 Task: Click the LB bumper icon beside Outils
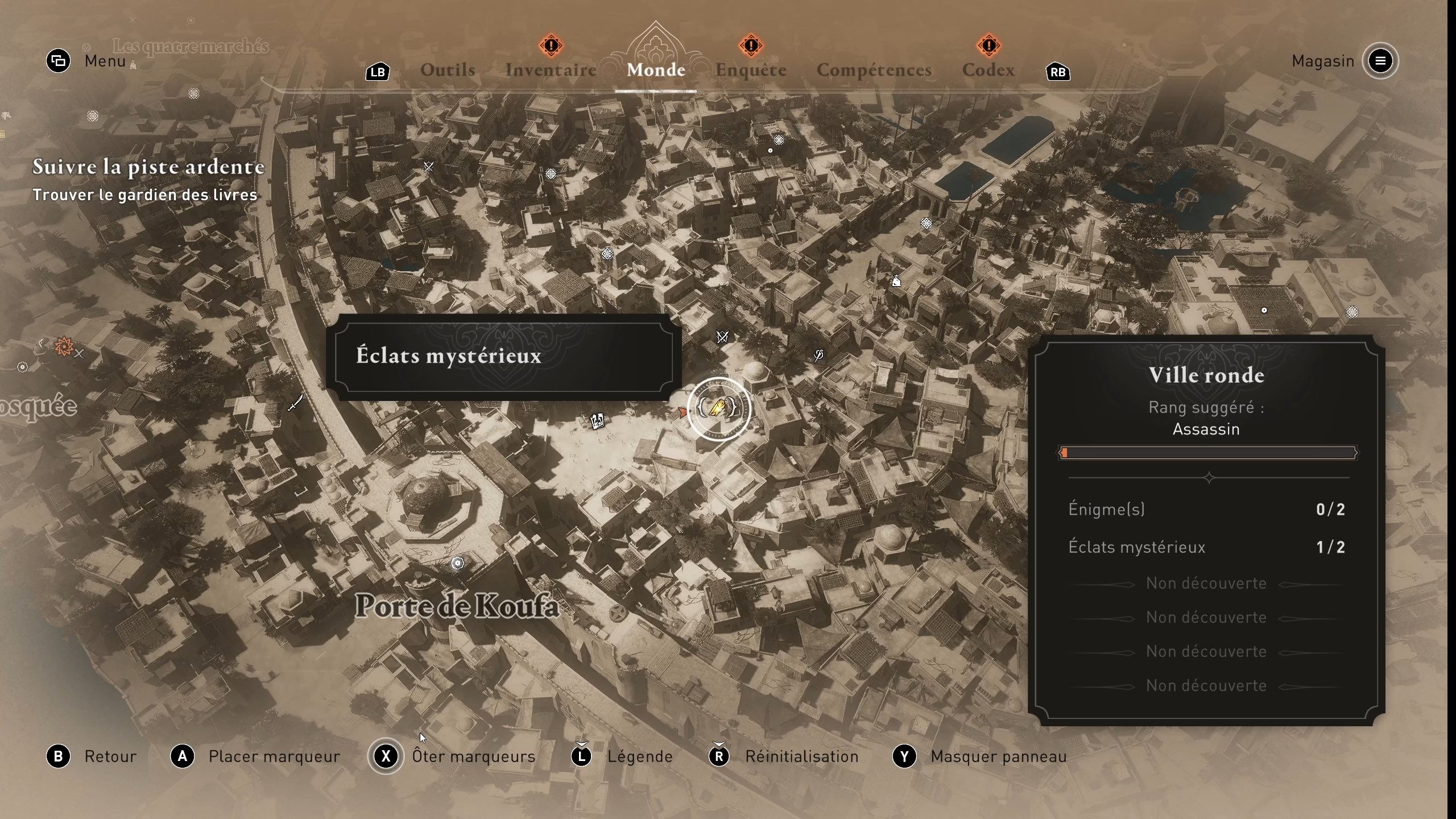coord(377,72)
